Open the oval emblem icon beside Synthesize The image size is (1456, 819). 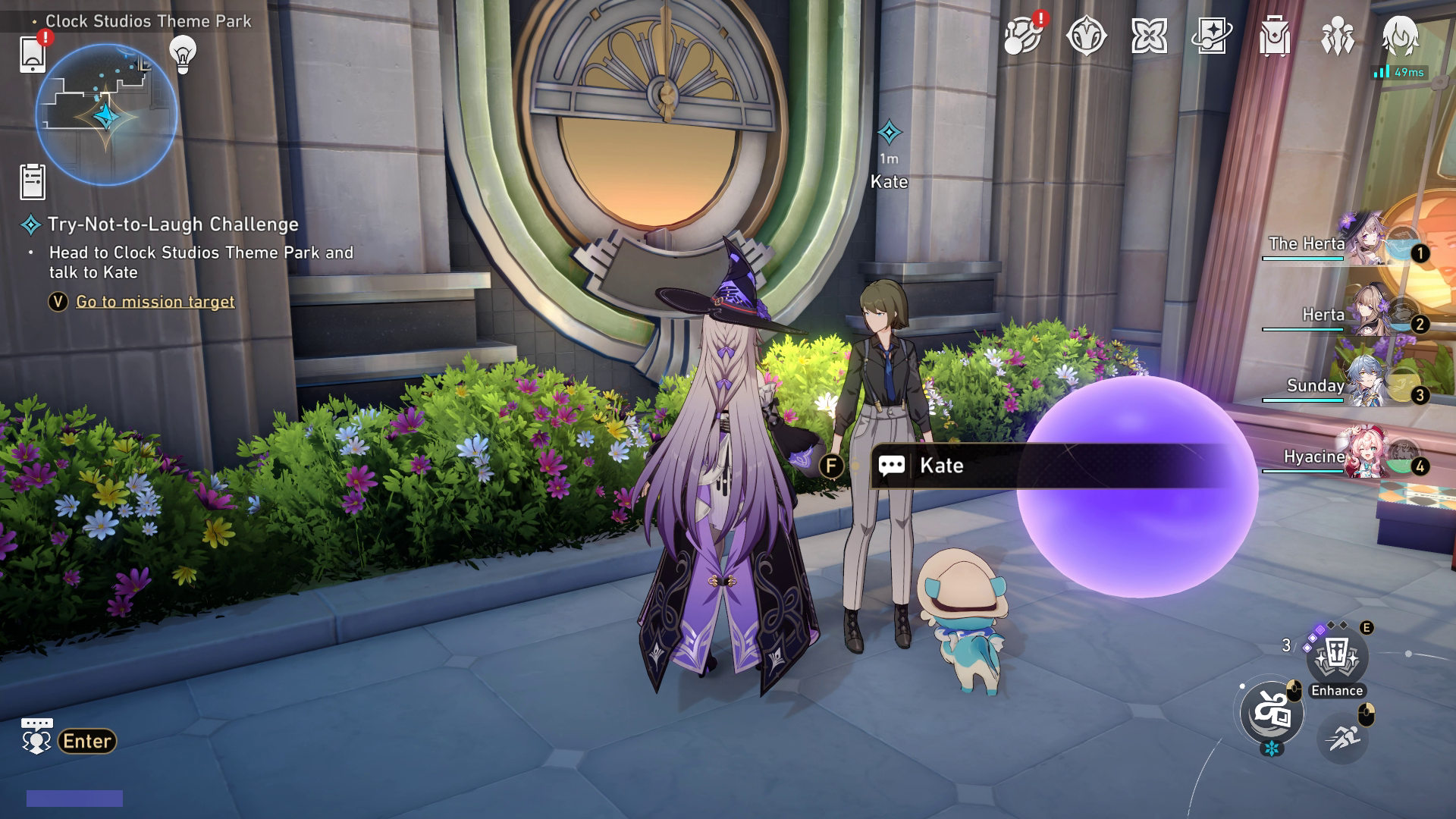tap(1087, 34)
